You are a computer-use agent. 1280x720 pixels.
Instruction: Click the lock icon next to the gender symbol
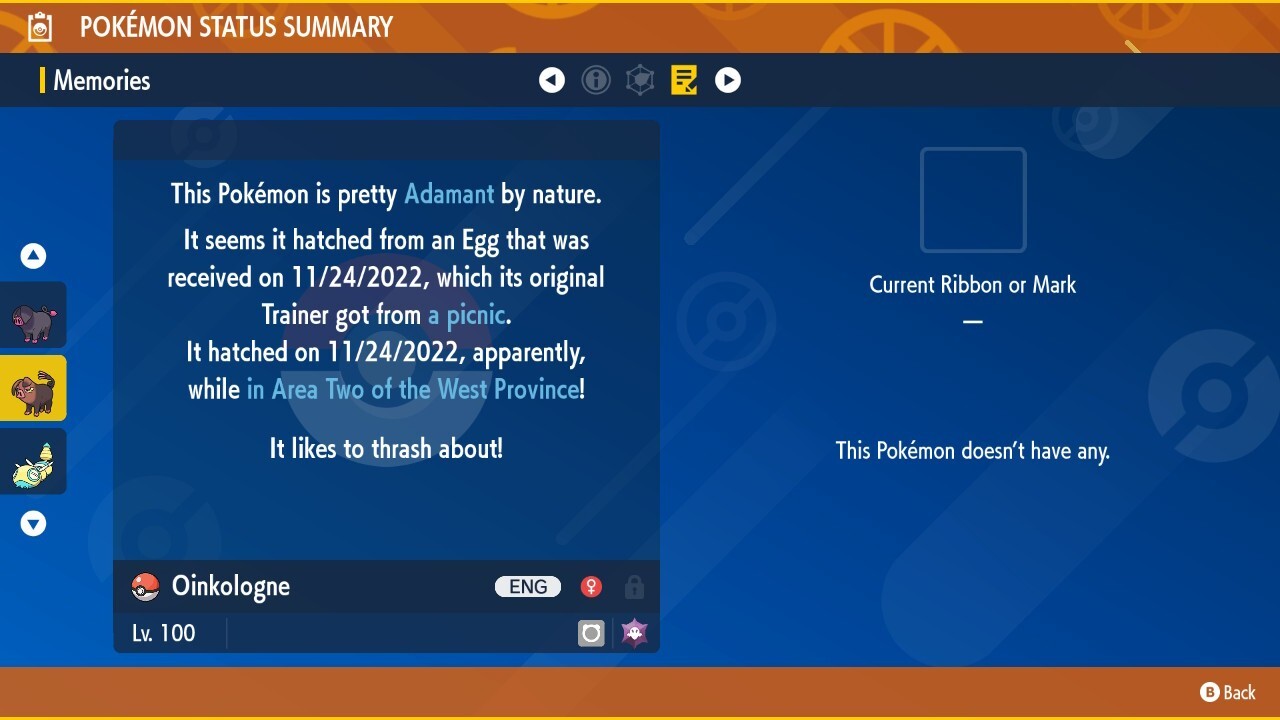coord(634,587)
